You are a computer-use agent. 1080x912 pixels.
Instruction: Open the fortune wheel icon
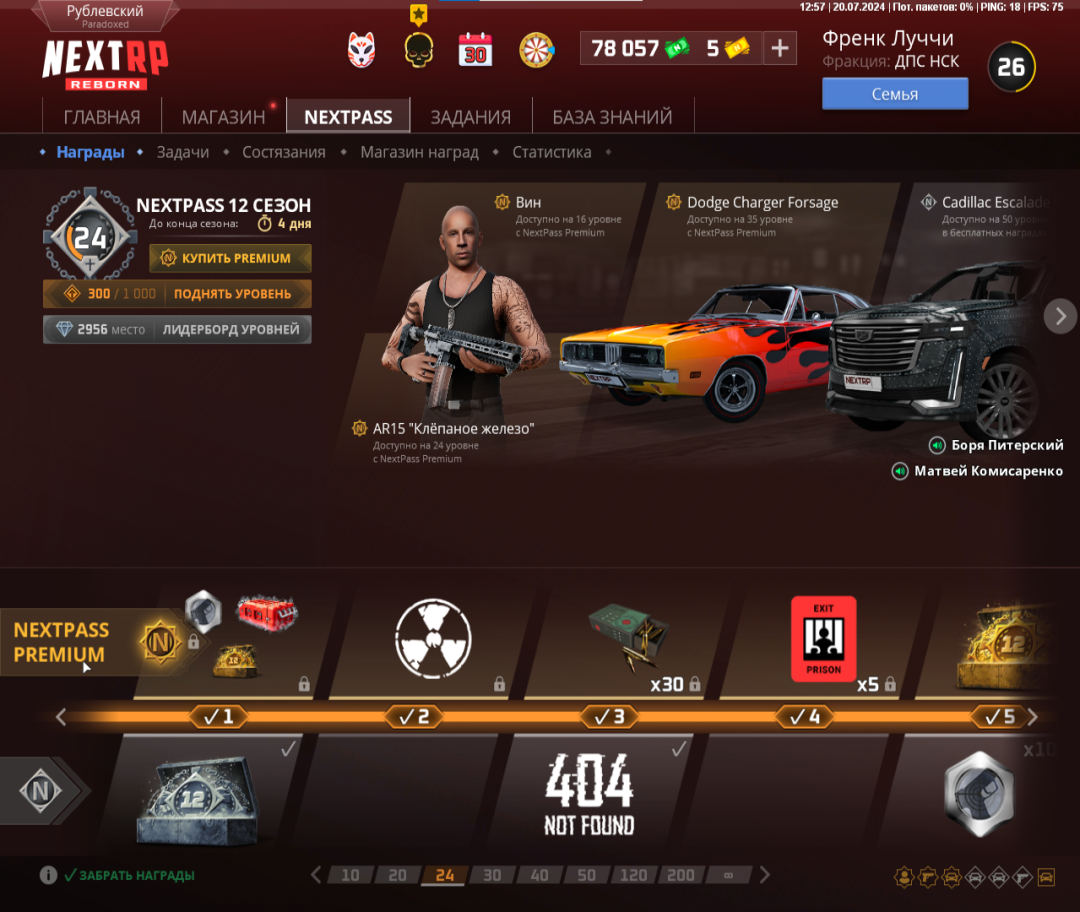click(x=537, y=49)
